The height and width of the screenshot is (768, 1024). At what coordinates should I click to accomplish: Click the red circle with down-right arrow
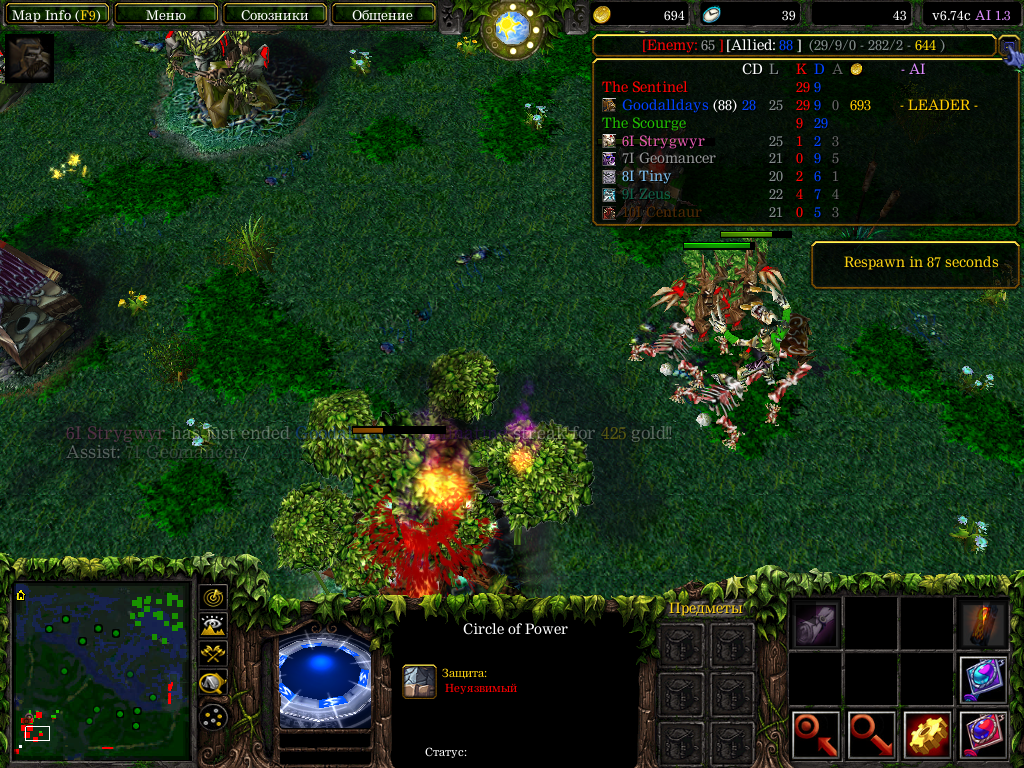pyautogui.click(x=872, y=735)
